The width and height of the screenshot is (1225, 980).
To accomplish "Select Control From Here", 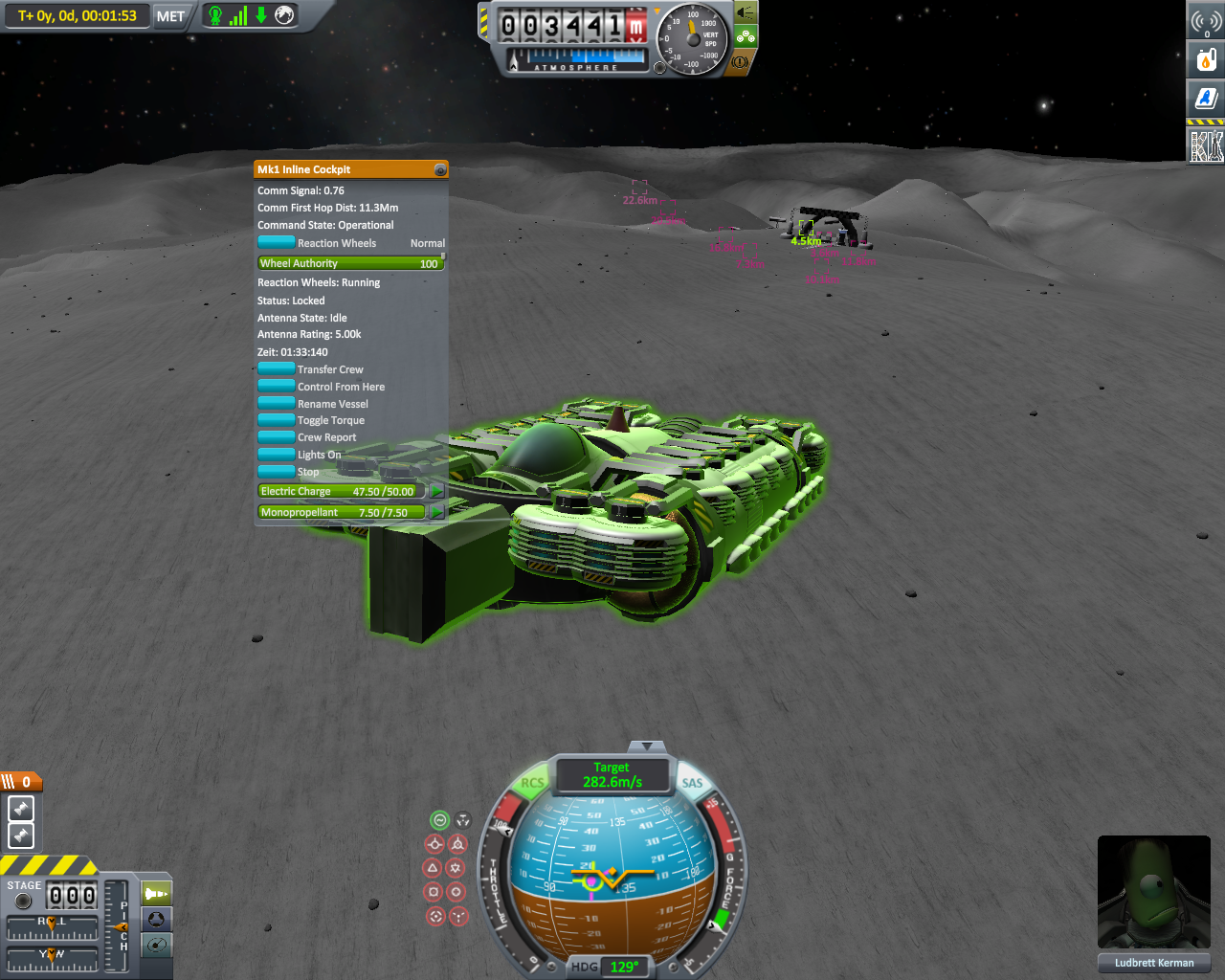I will tap(277, 387).
